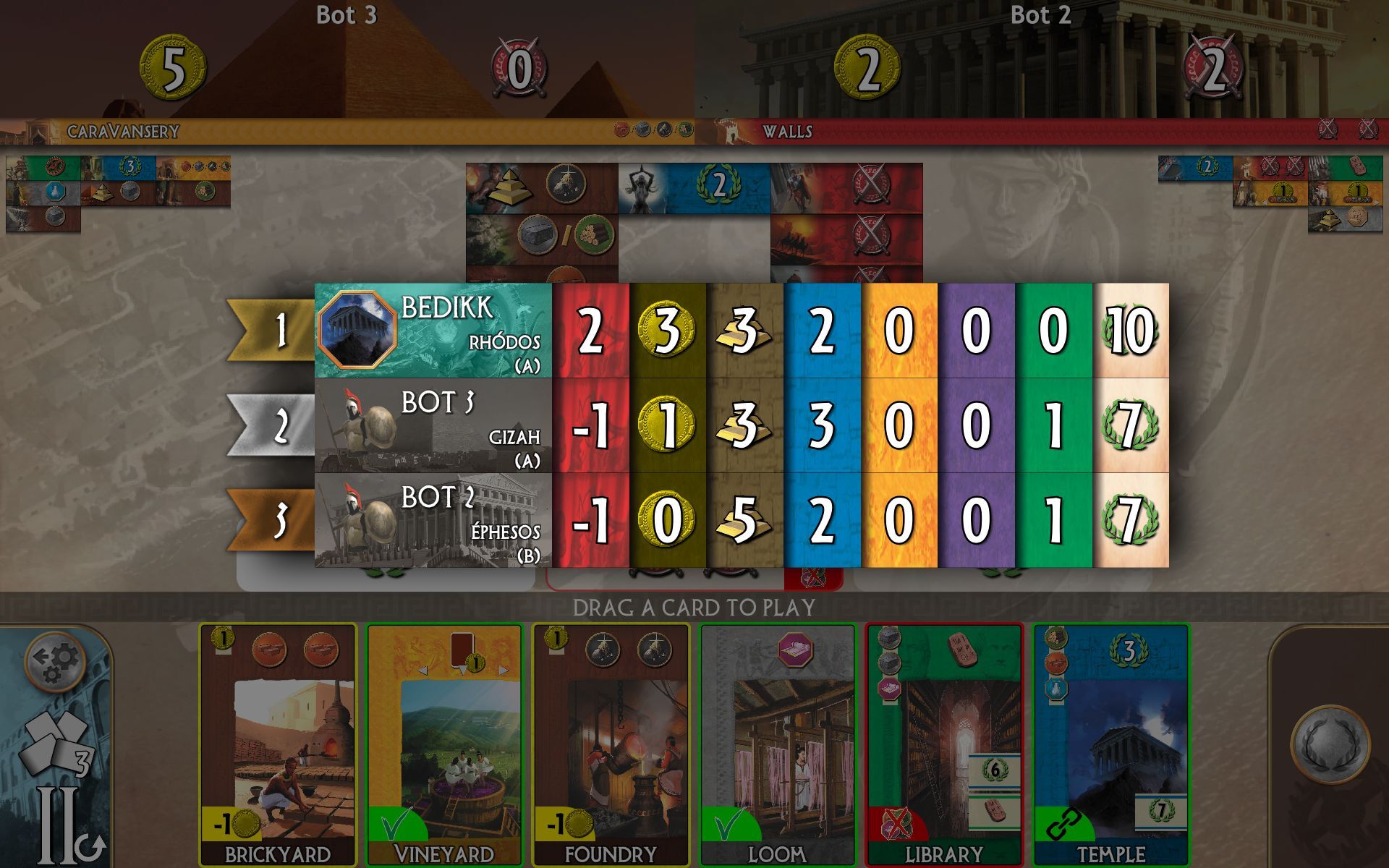1389x868 pixels.
Task: Click the left arrow on Vineyard's card selector
Action: tap(421, 671)
